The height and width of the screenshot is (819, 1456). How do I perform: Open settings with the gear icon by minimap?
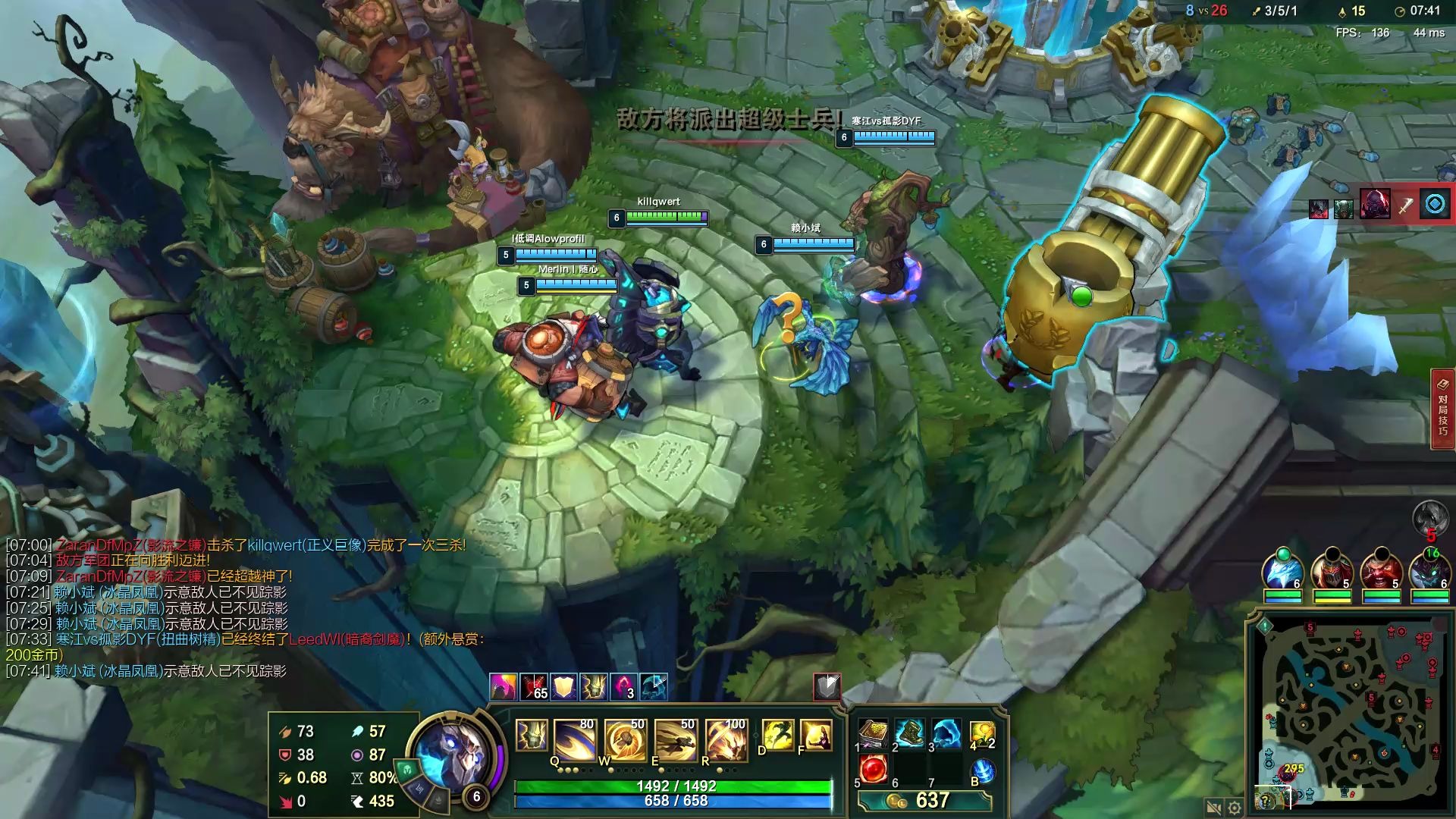(1235, 808)
